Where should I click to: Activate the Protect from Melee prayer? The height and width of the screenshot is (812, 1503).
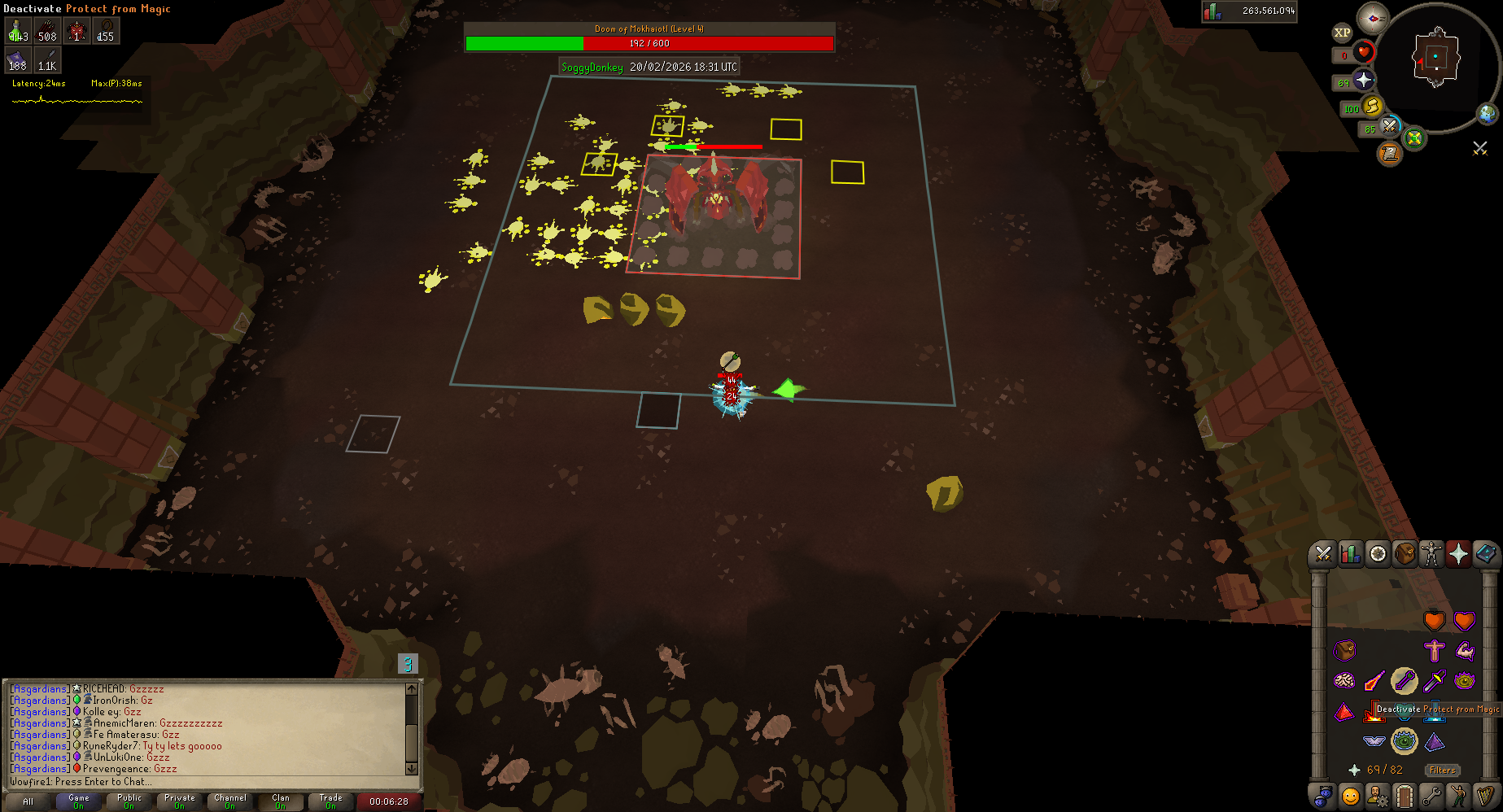1374,711
